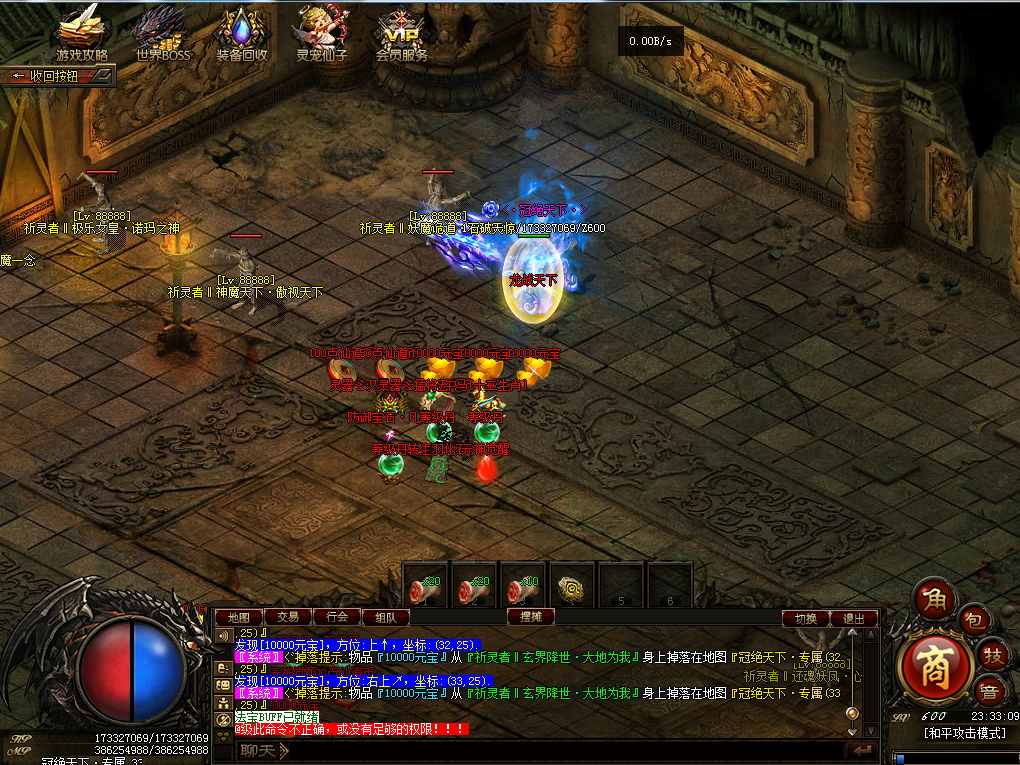Click the 退出 exit button
Screen dimensions: 1020x765
point(853,619)
